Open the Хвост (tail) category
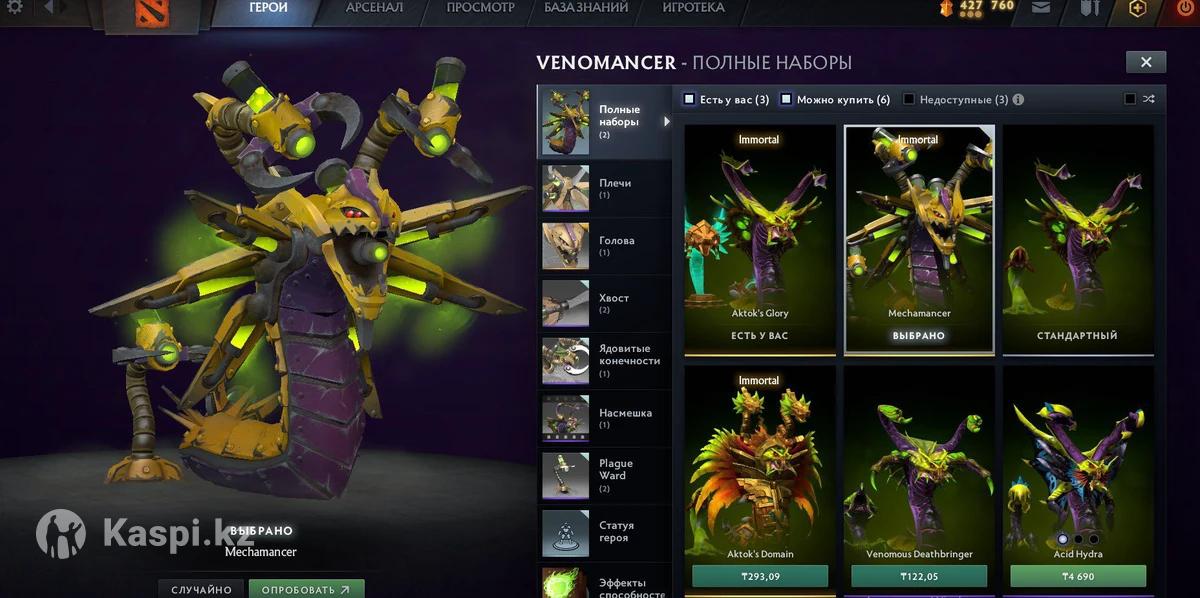The height and width of the screenshot is (598, 1200). click(604, 304)
